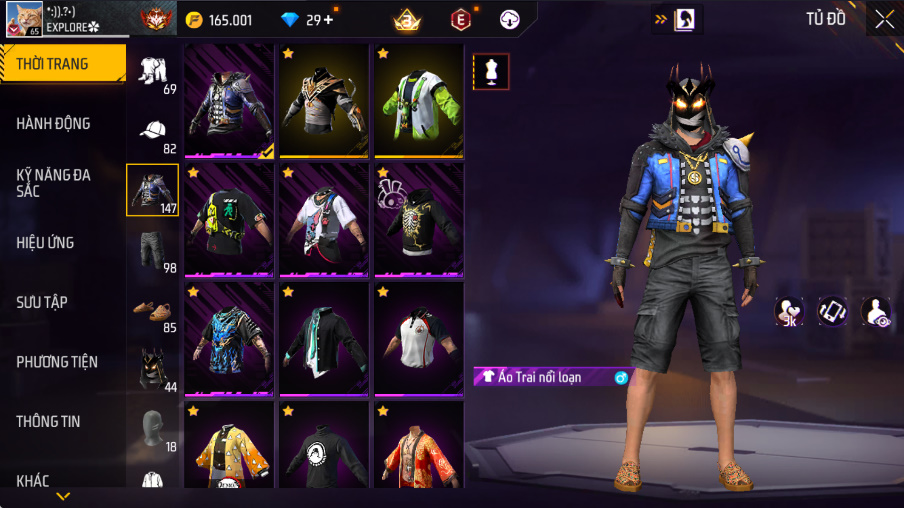
Task: Show the Thông Tin tab
Action: 48,422
